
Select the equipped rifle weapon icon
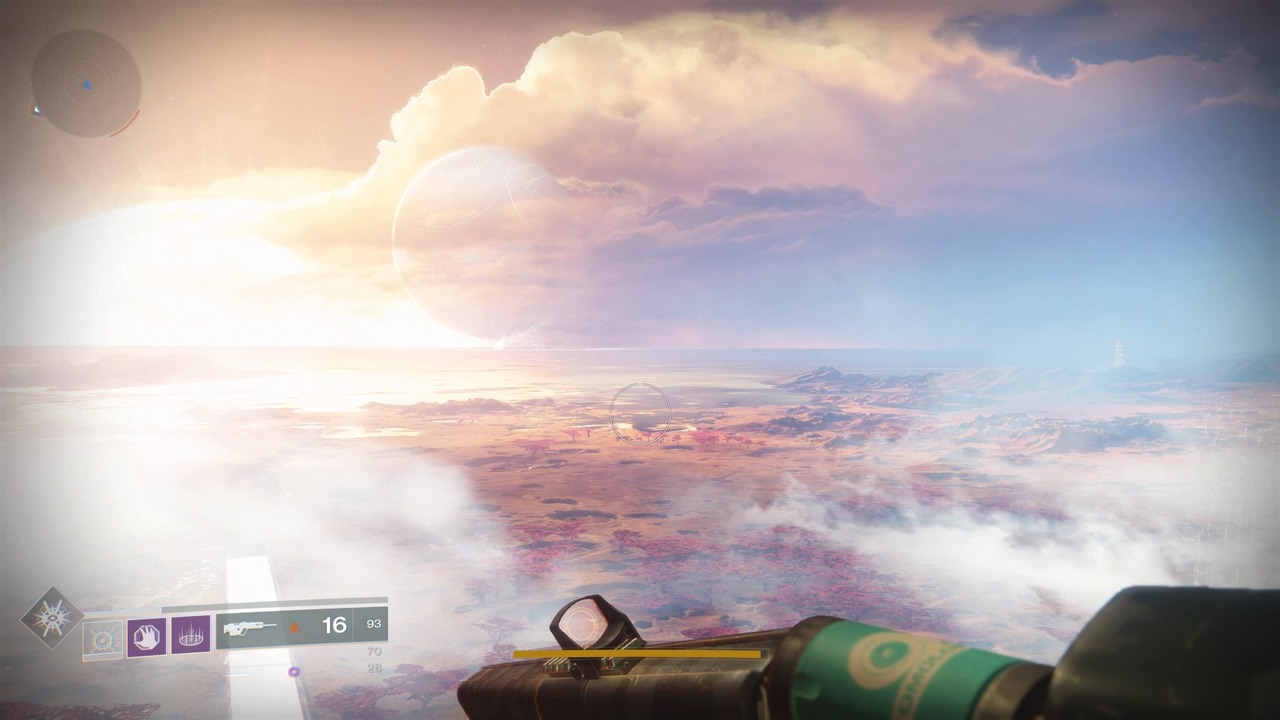click(x=250, y=628)
